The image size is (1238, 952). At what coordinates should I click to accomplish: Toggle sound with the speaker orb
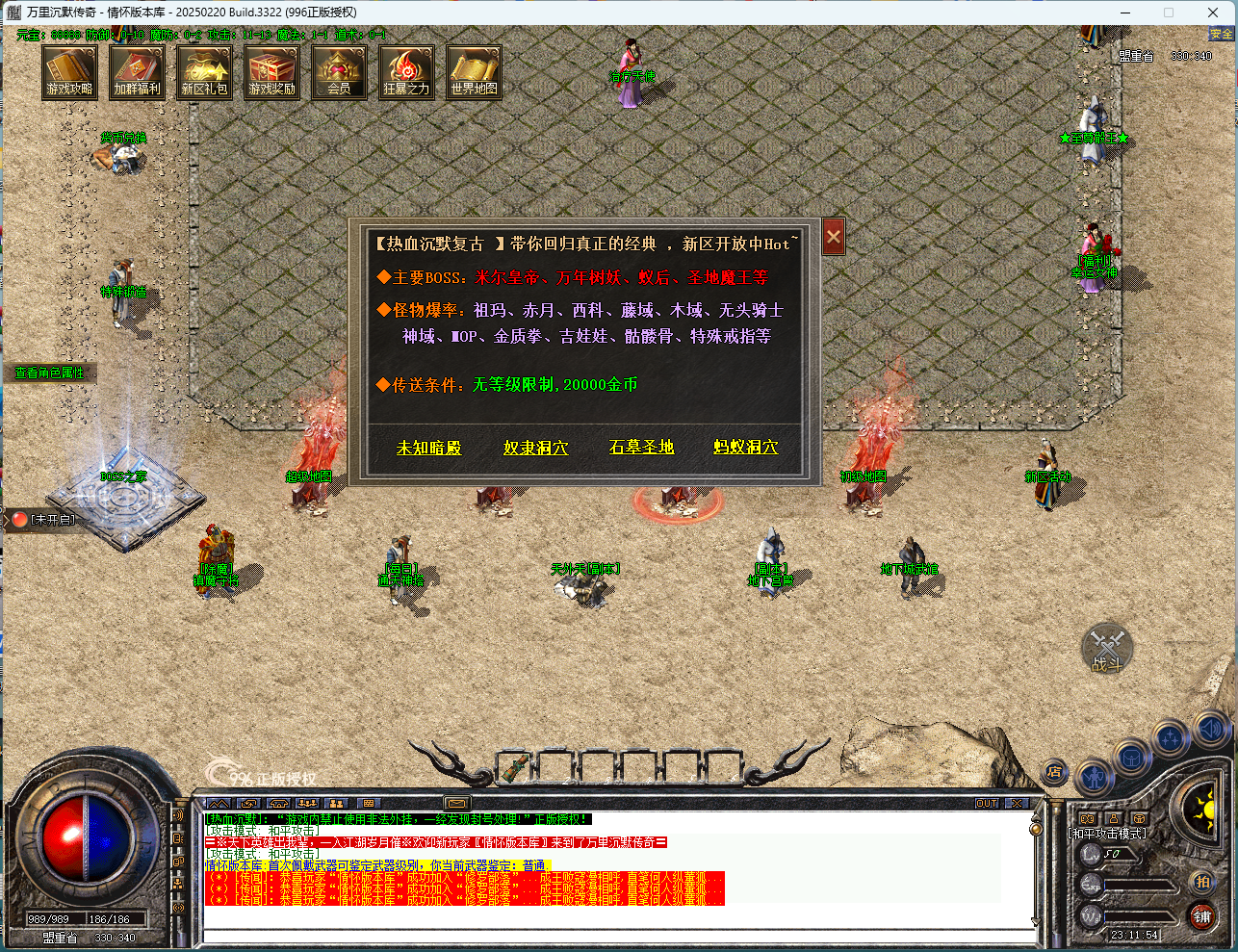[1210, 729]
